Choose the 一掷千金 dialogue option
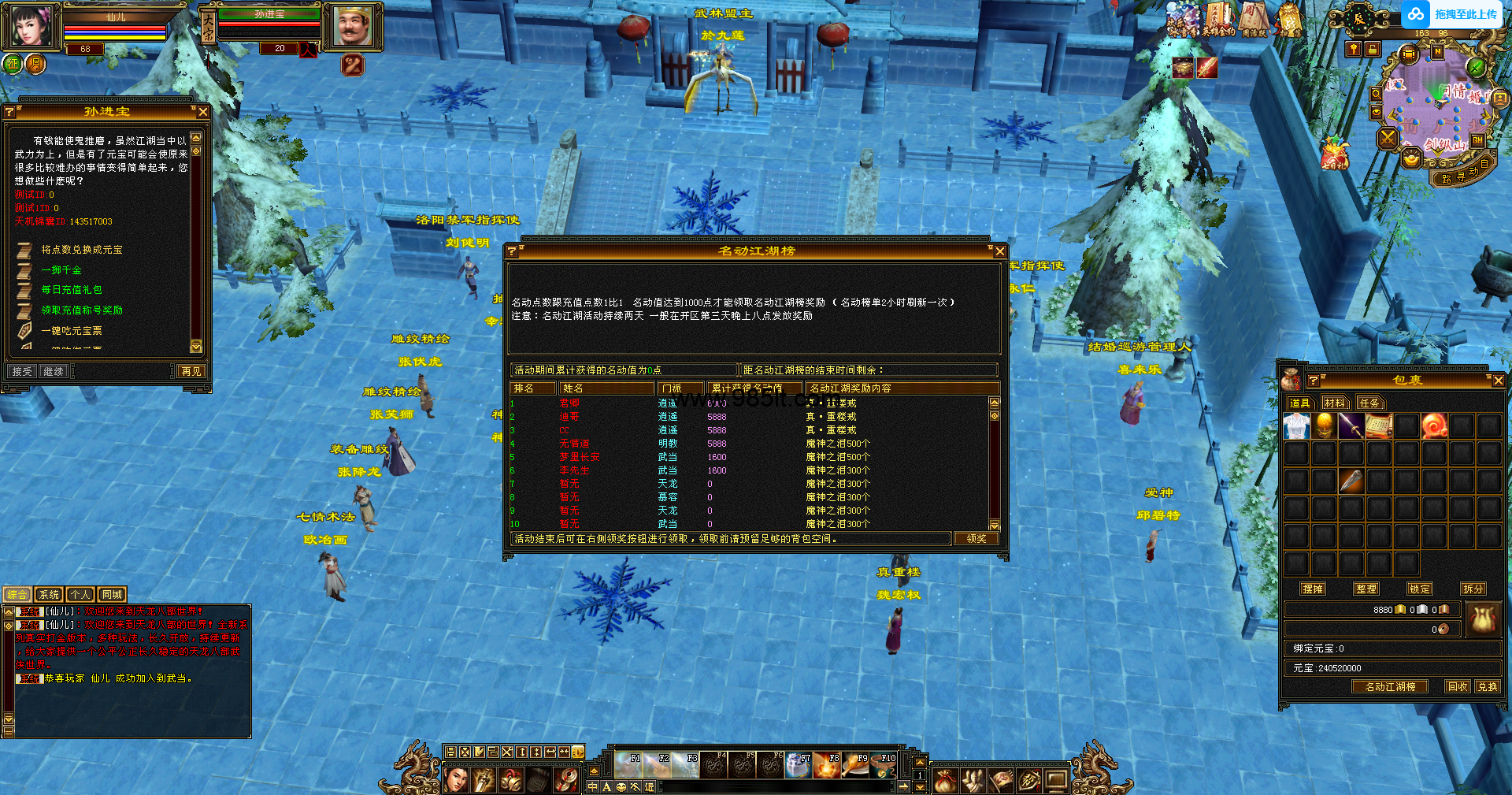Screen dimensions: 1512x795 point(61,270)
